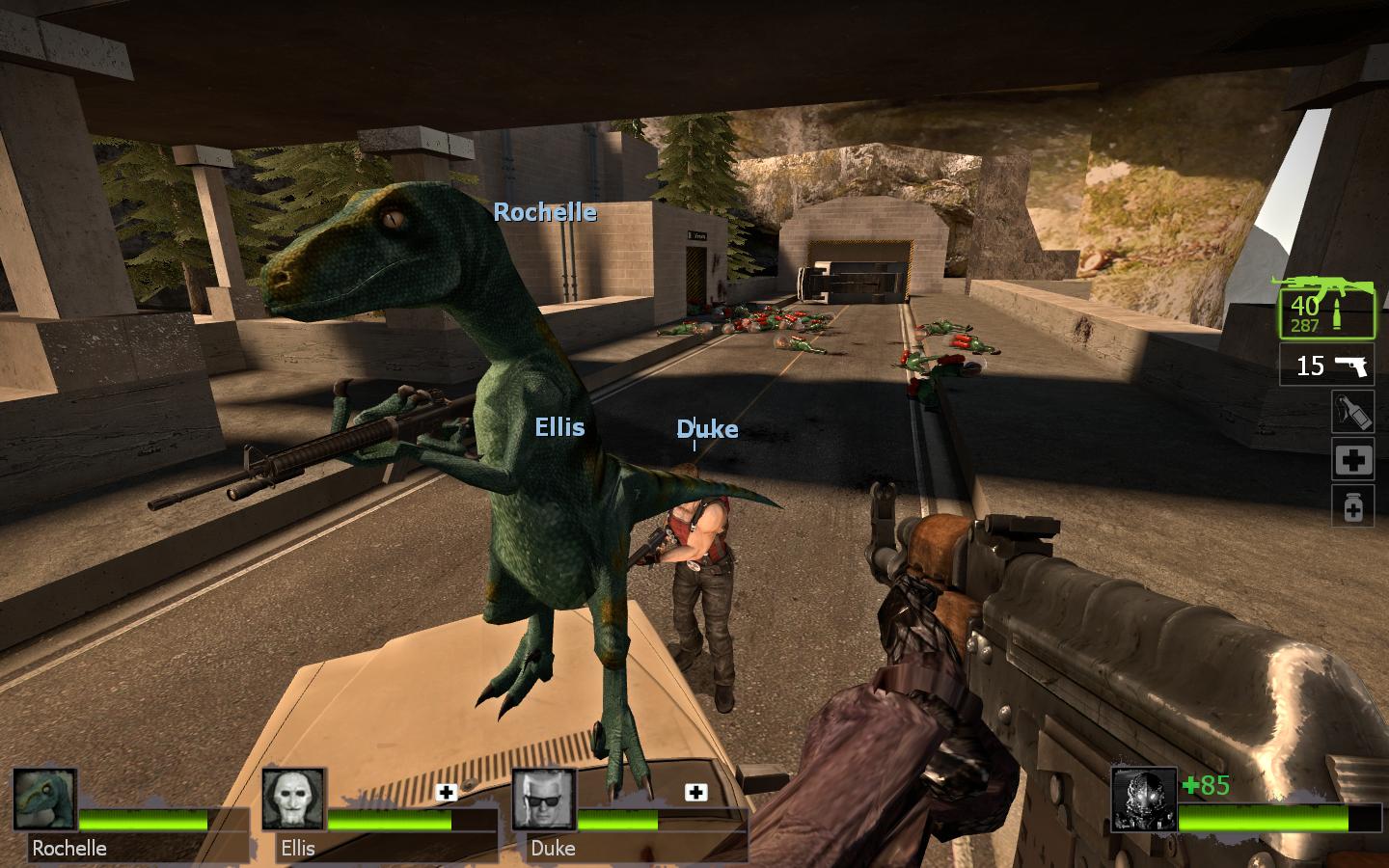Click the medkit icon above Ellis's health
Screen dimensions: 1389x868
coord(446,793)
